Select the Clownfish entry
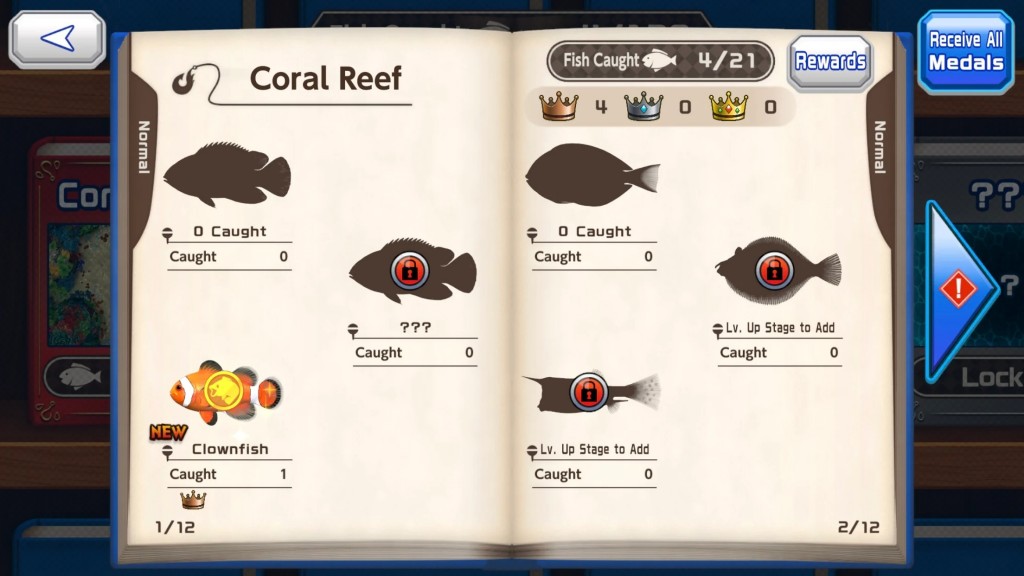This screenshot has height=576, width=1024. click(225, 391)
